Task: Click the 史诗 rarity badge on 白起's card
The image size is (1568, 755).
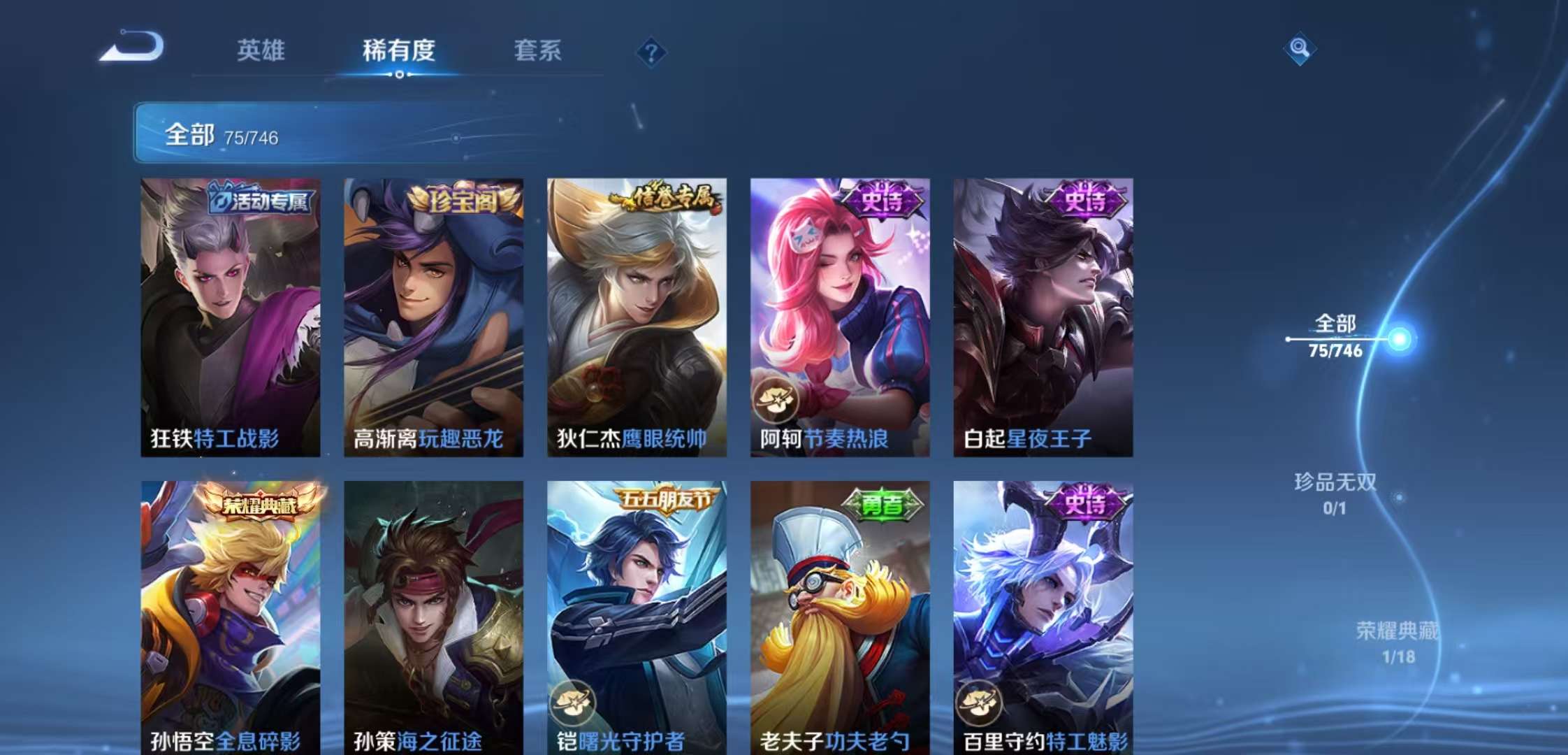Action: point(1087,202)
